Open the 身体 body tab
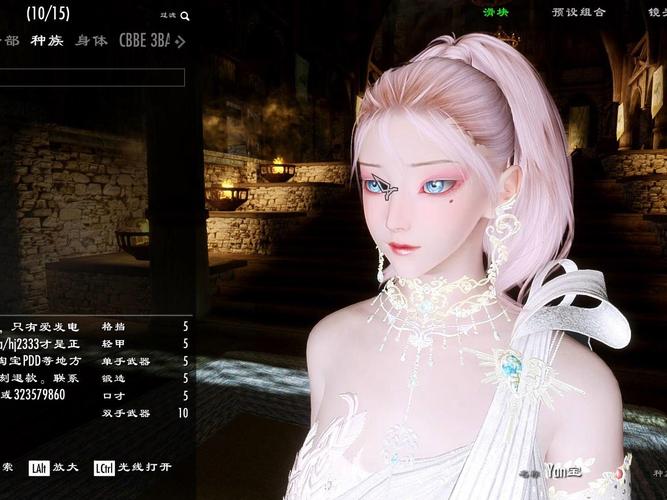Screen dimensions: 667x500 92,41
